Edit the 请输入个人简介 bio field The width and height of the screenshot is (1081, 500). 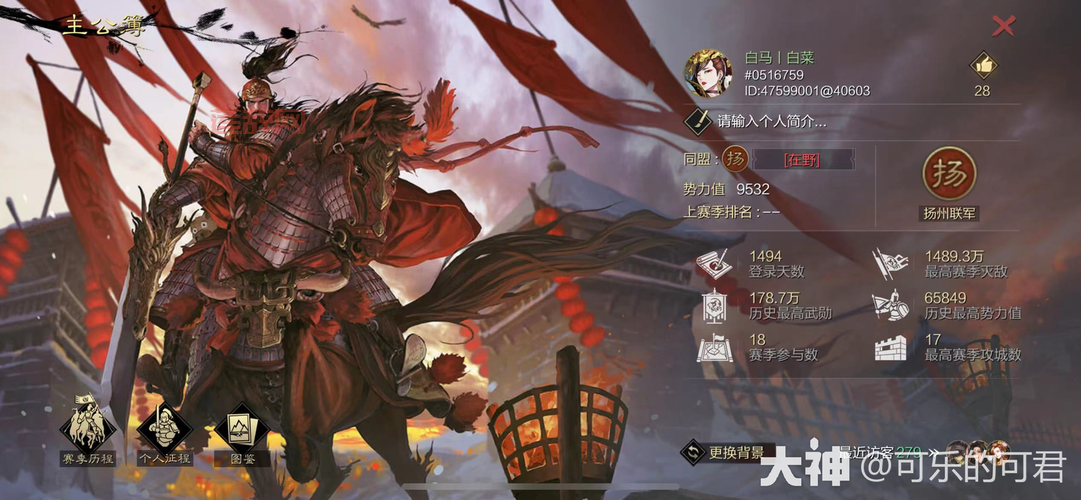(x=771, y=122)
